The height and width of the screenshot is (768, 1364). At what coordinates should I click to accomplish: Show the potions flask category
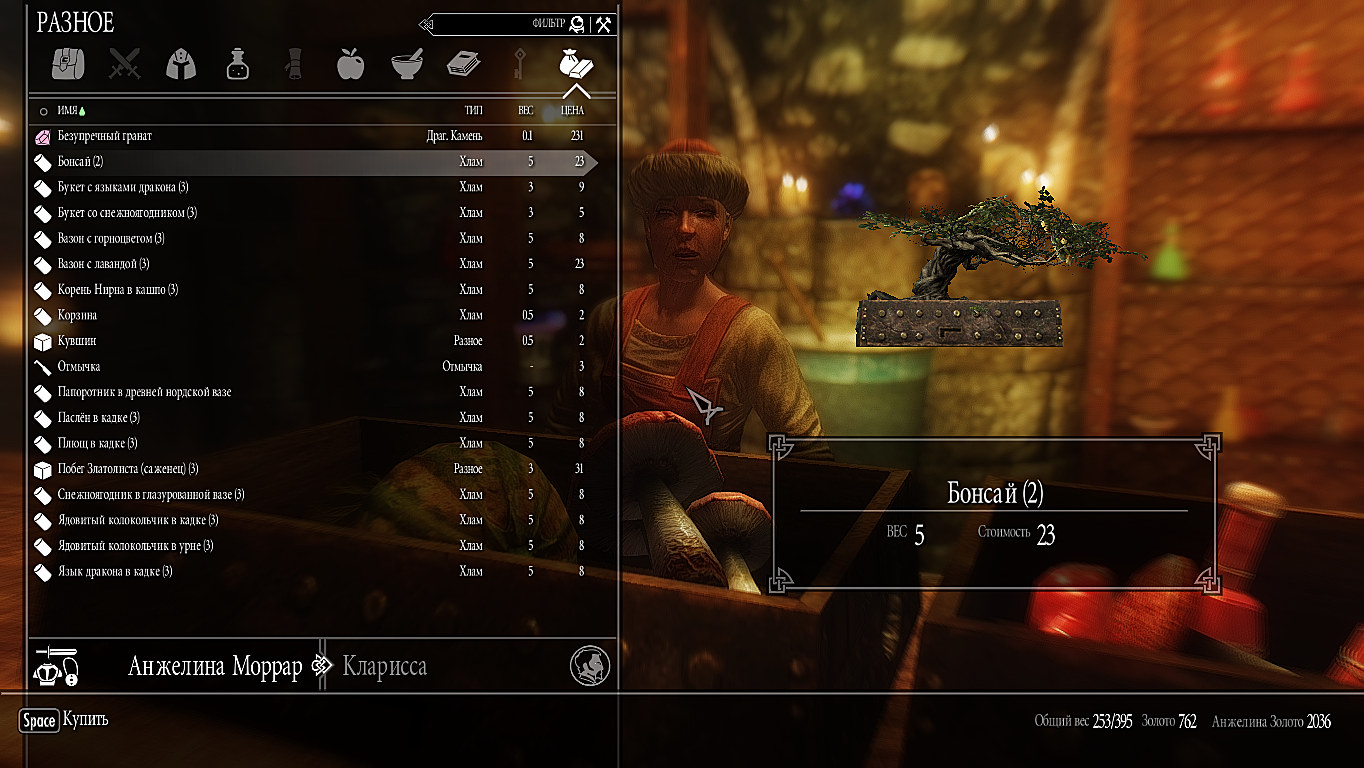[237, 64]
